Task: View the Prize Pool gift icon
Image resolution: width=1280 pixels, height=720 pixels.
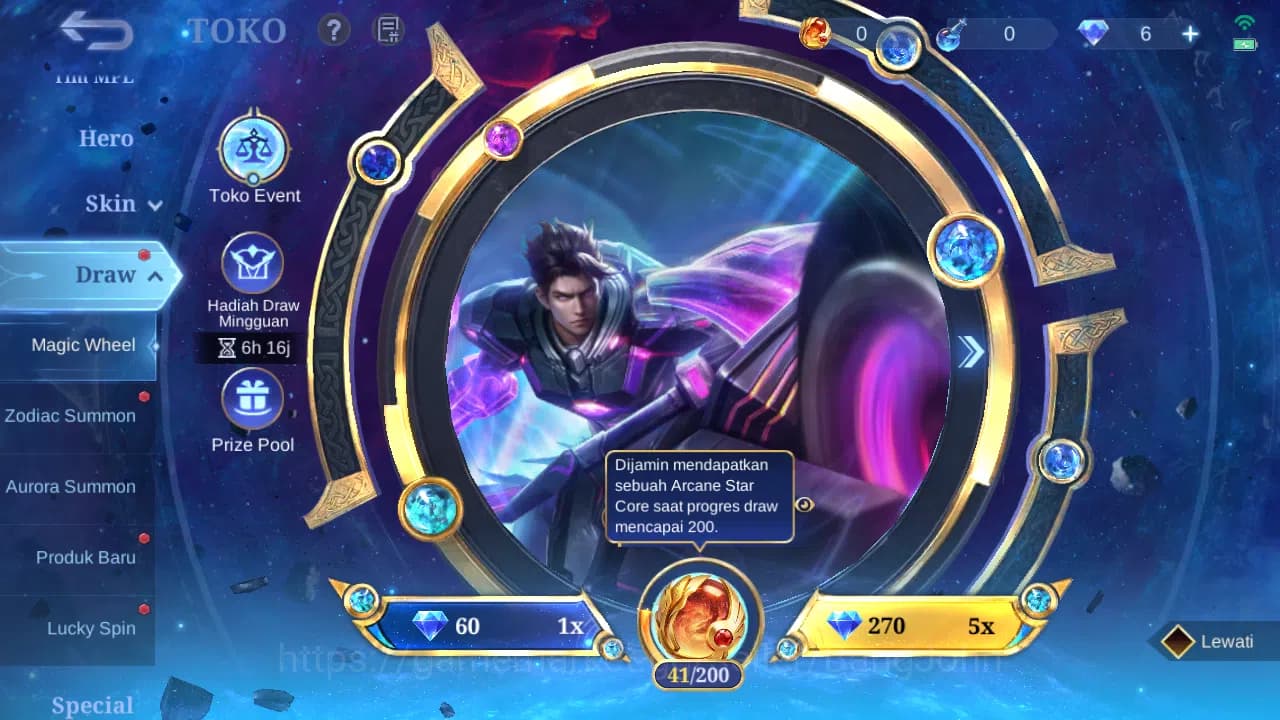Action: tap(253, 398)
